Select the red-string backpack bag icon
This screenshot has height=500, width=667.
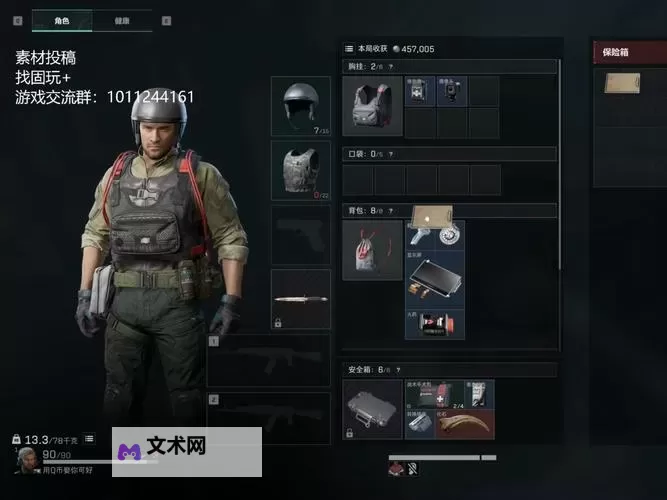372,250
